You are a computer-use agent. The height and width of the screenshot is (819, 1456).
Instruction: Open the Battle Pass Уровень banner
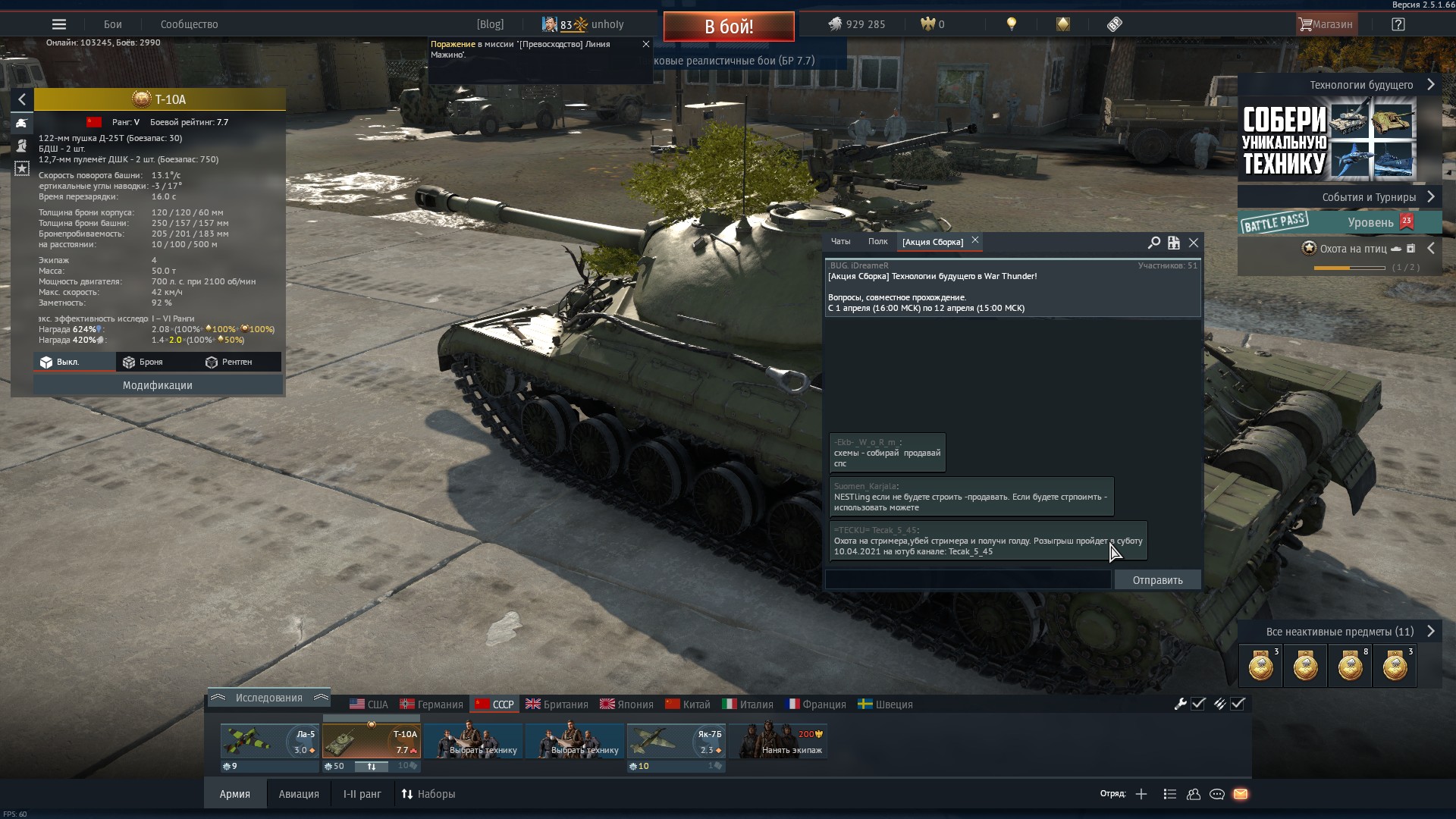tap(1340, 222)
